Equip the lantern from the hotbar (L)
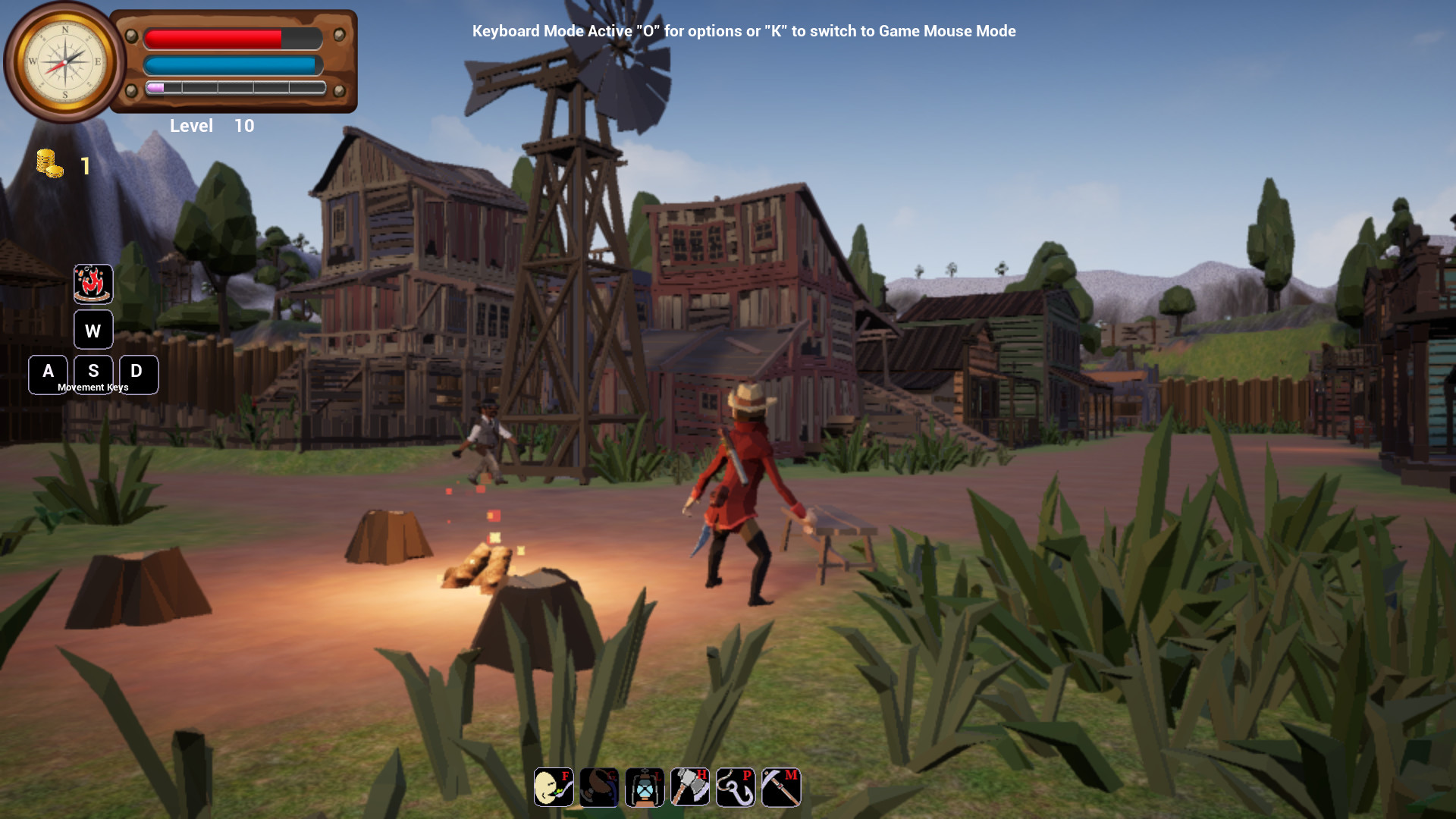 [644, 787]
